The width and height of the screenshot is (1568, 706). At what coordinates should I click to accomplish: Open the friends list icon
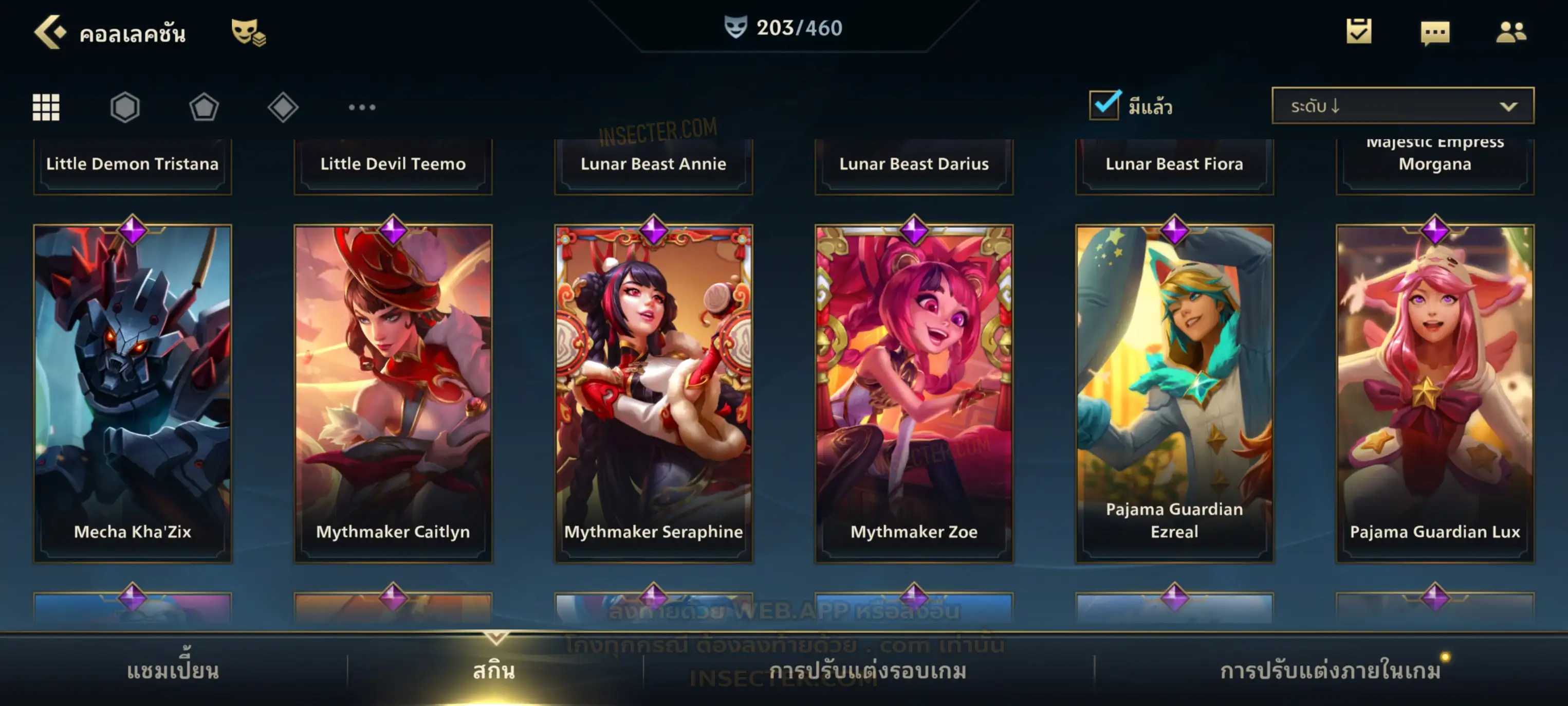pyautogui.click(x=1510, y=32)
